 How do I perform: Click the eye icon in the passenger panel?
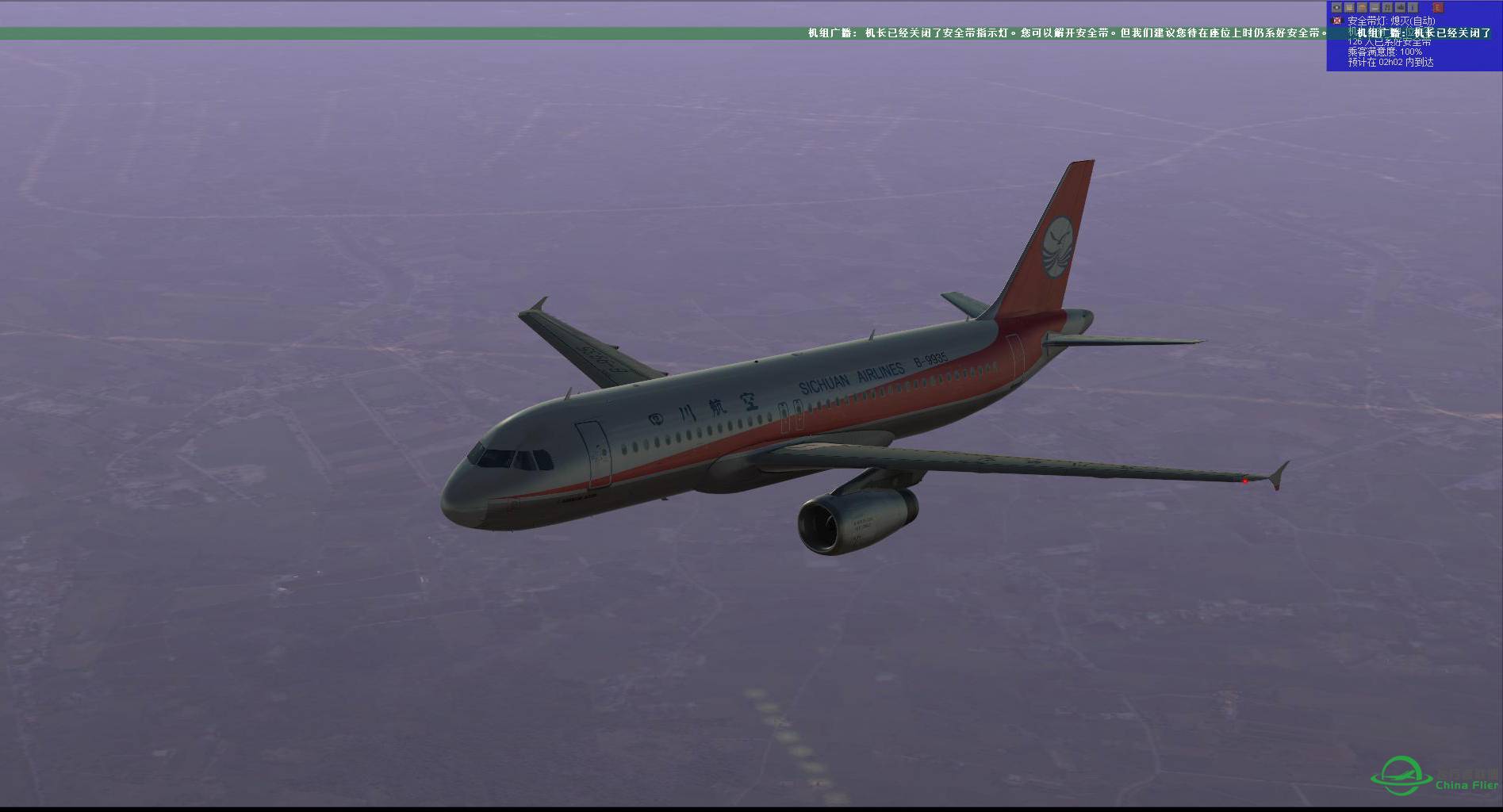tap(1336, 7)
